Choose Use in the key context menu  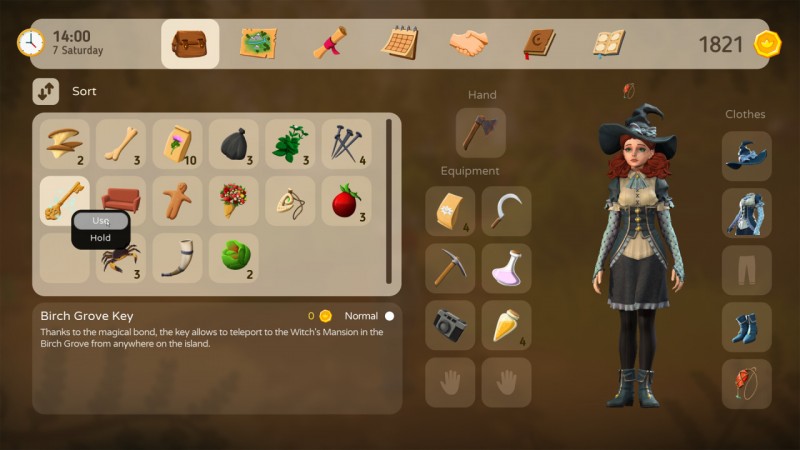(x=101, y=220)
